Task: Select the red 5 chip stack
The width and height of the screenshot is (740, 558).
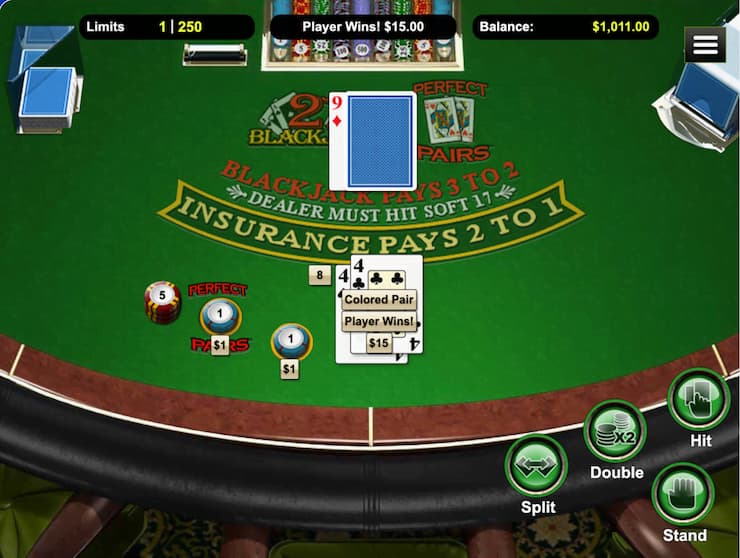Action: tap(162, 302)
